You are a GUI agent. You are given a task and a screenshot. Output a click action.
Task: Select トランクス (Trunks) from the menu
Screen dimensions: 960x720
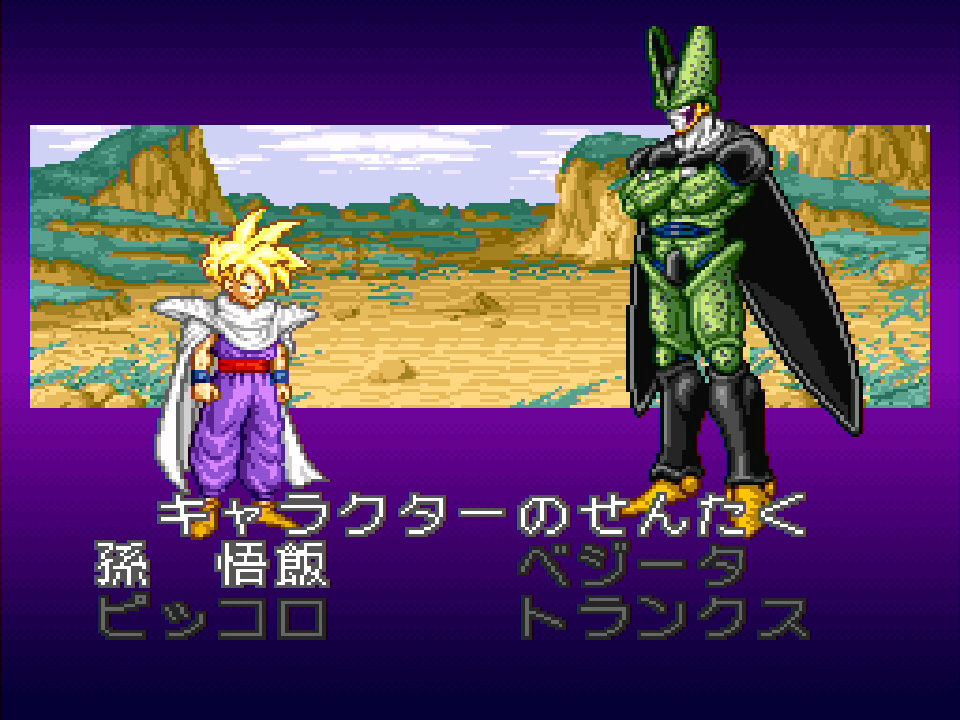[x=662, y=620]
